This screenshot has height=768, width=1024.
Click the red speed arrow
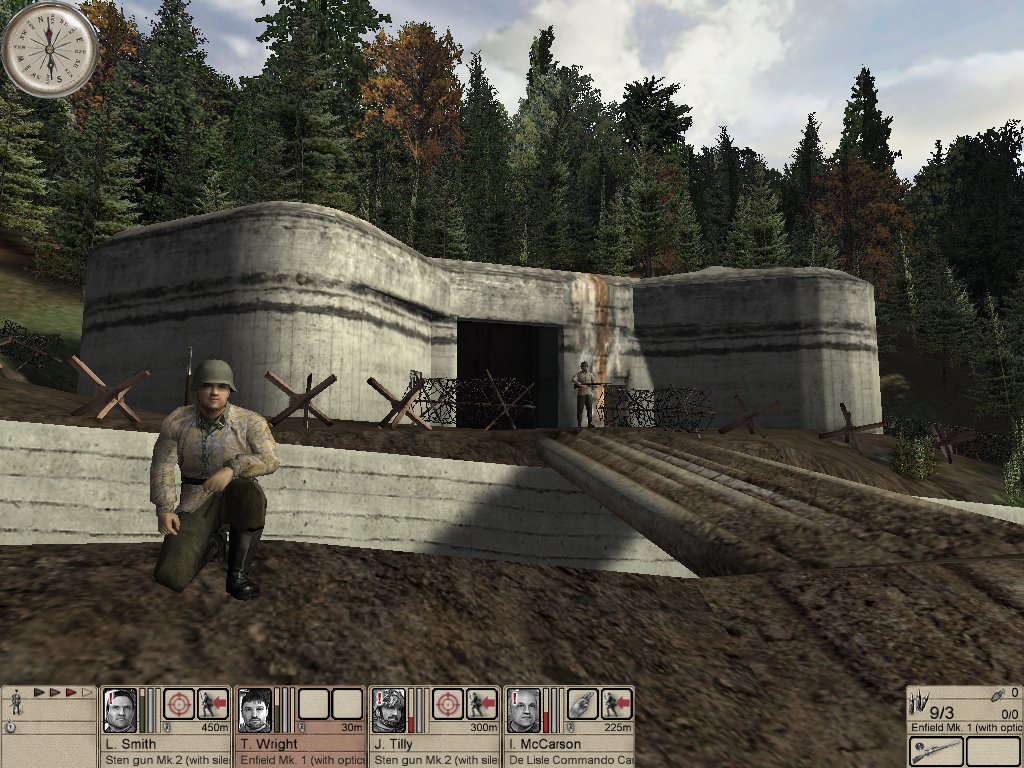click(x=72, y=692)
